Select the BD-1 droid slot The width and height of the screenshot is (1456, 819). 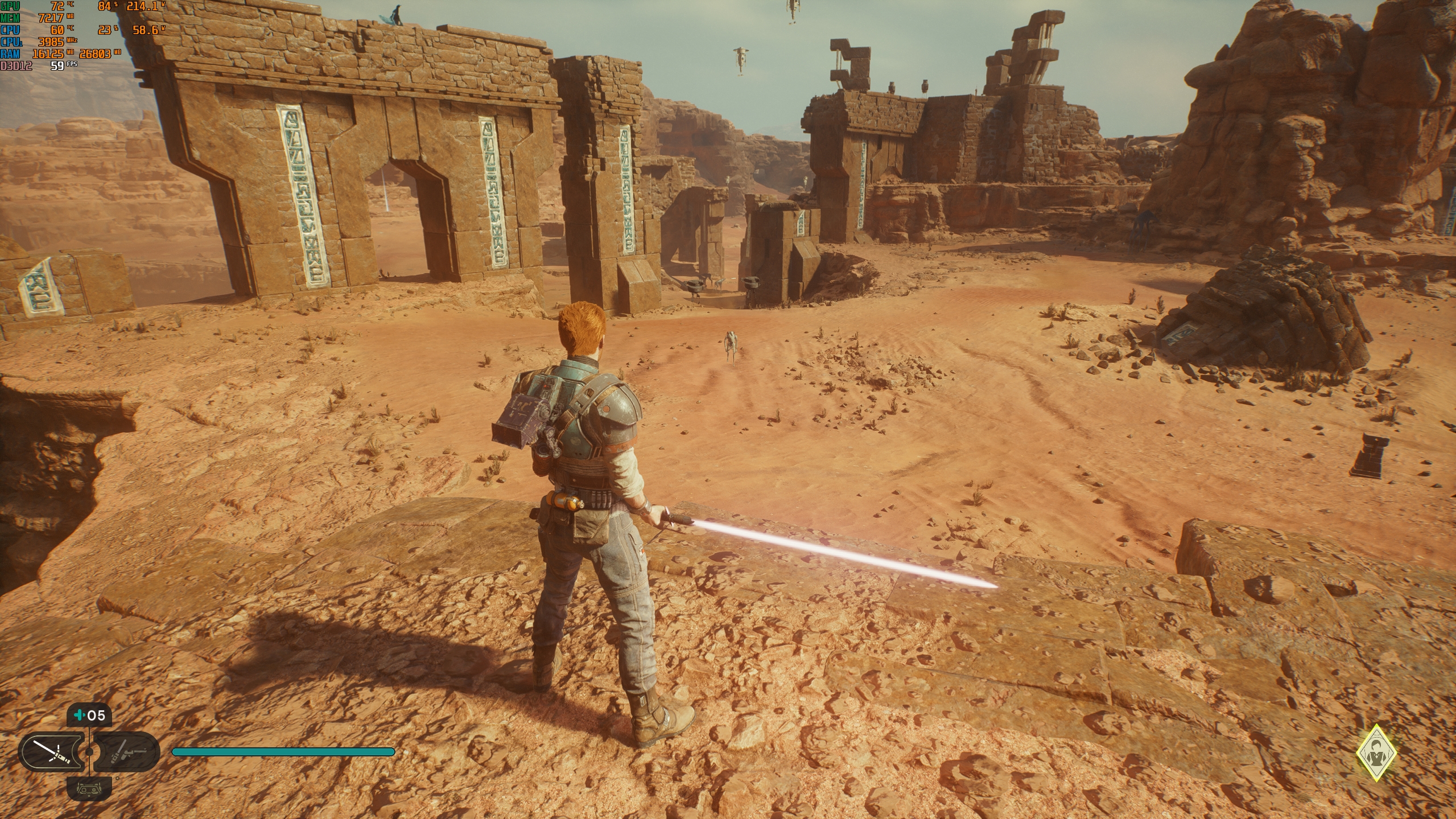(89, 789)
